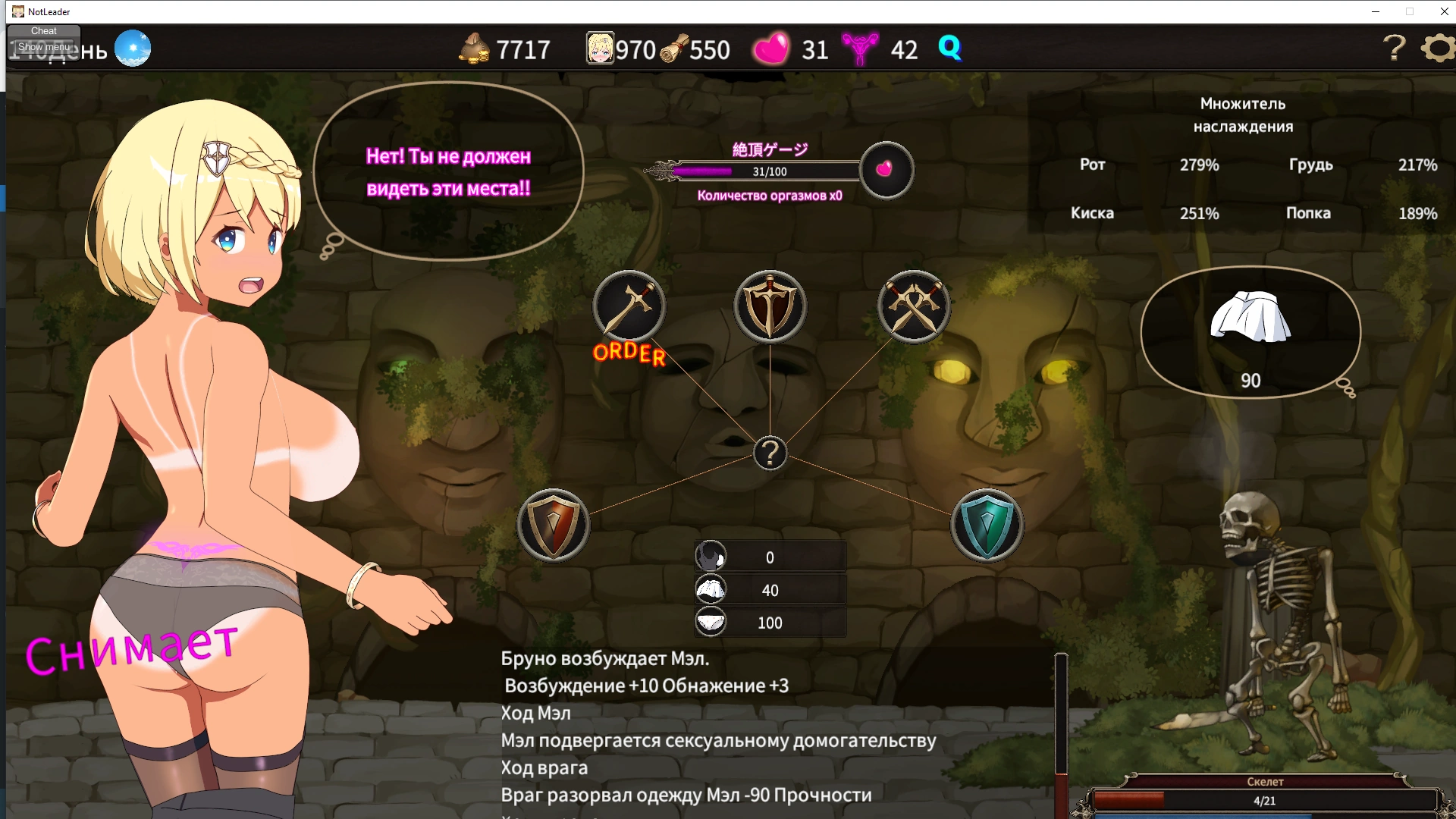Select the single sword ORDER action
1456x819 pixels.
click(629, 307)
